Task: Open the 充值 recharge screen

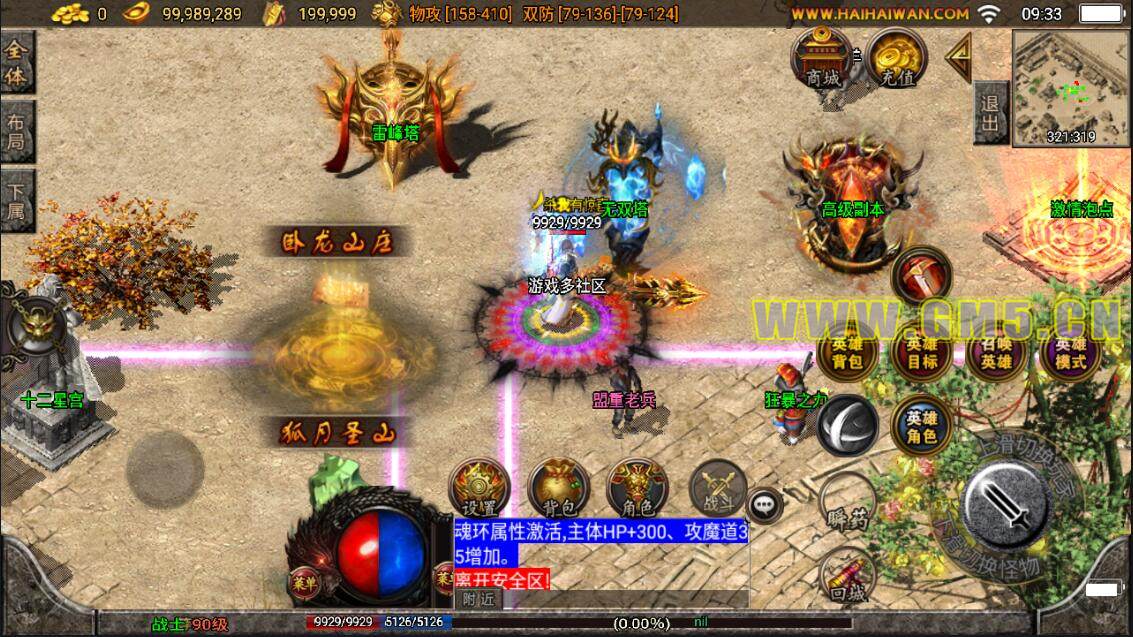Action: (x=896, y=59)
